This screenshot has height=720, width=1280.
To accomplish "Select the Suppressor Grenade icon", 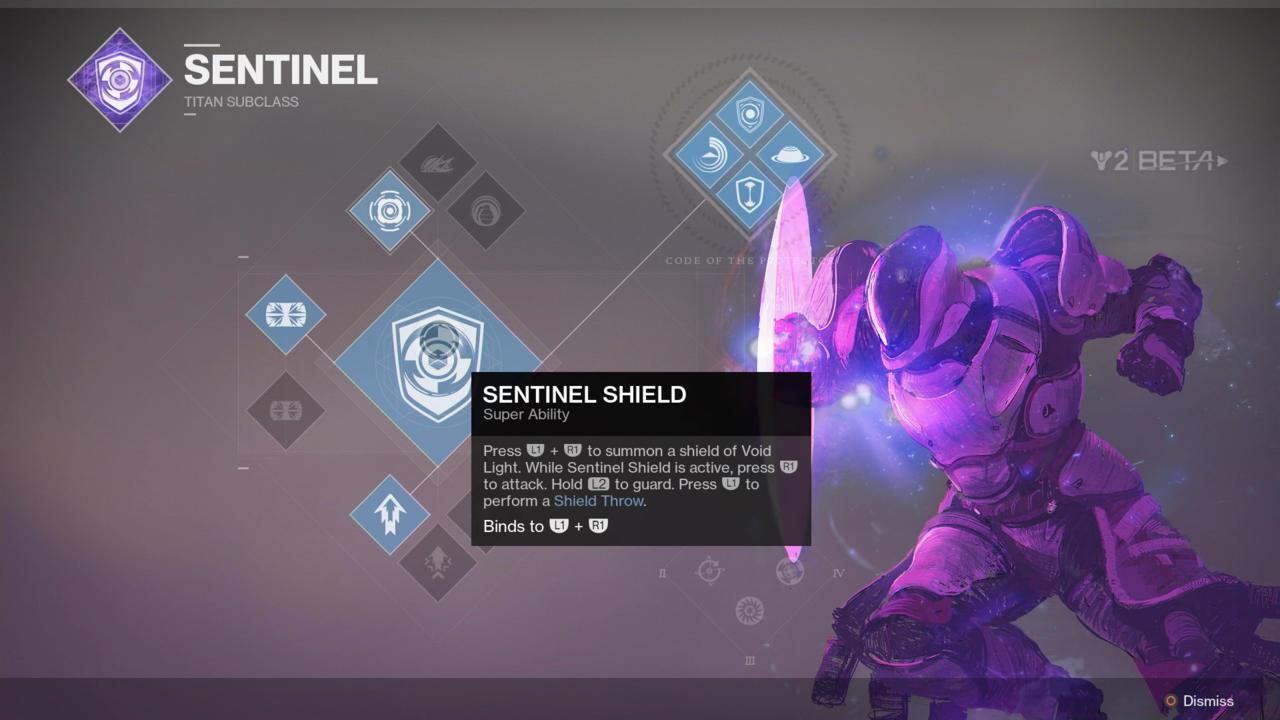I will pos(487,212).
